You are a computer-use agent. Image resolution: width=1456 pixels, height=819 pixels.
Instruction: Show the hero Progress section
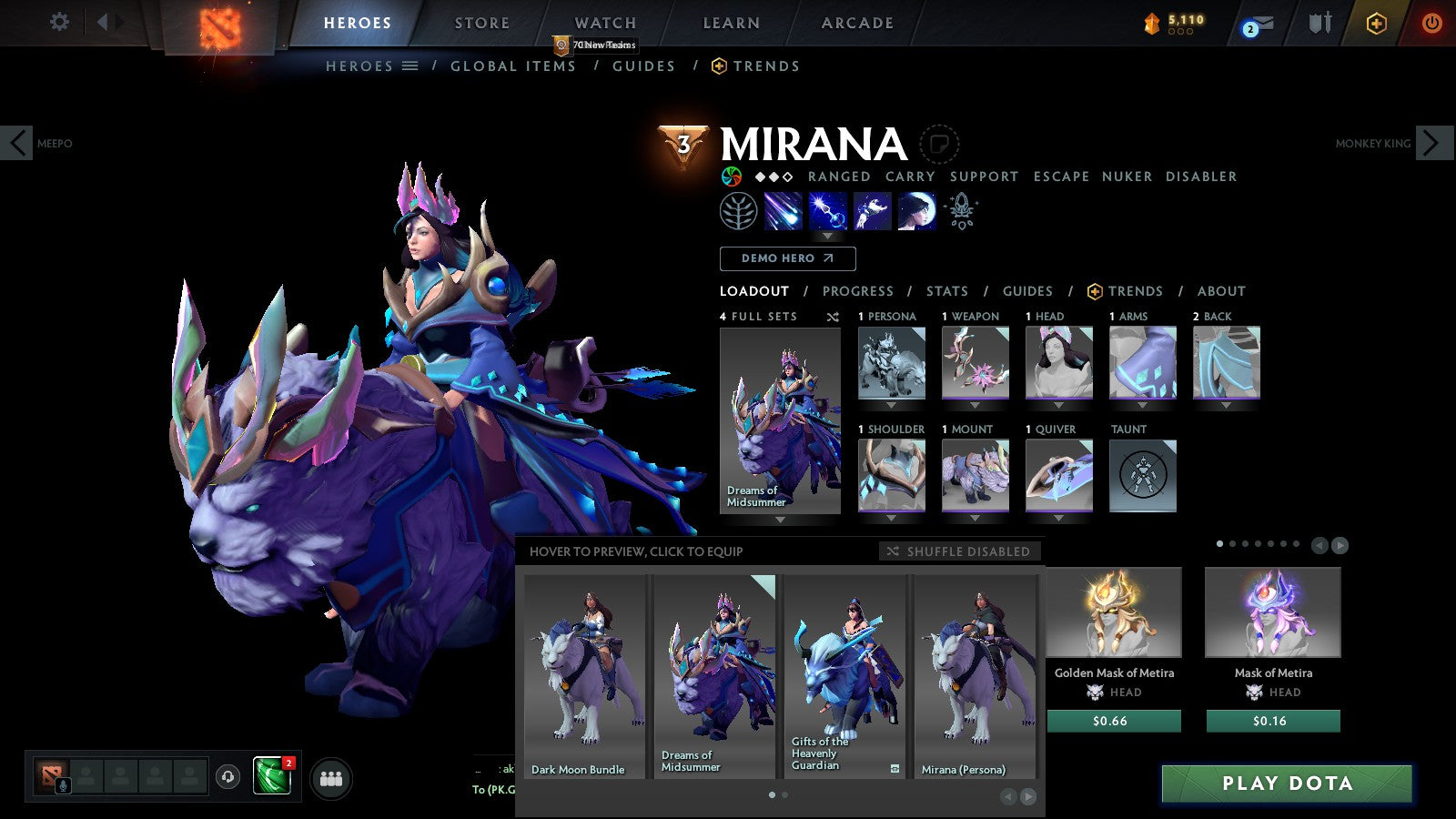pos(857,291)
